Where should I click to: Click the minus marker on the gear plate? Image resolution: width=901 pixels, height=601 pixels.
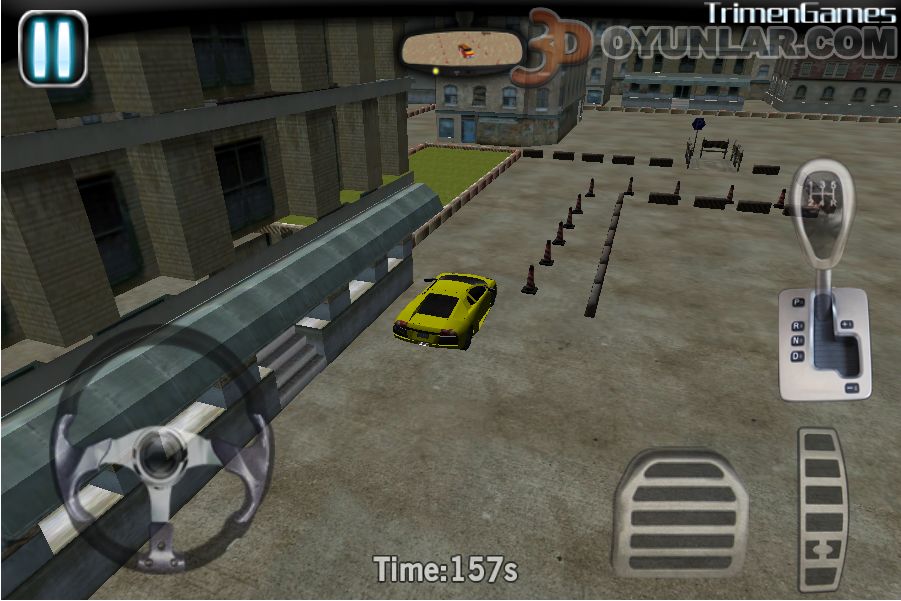[850, 386]
